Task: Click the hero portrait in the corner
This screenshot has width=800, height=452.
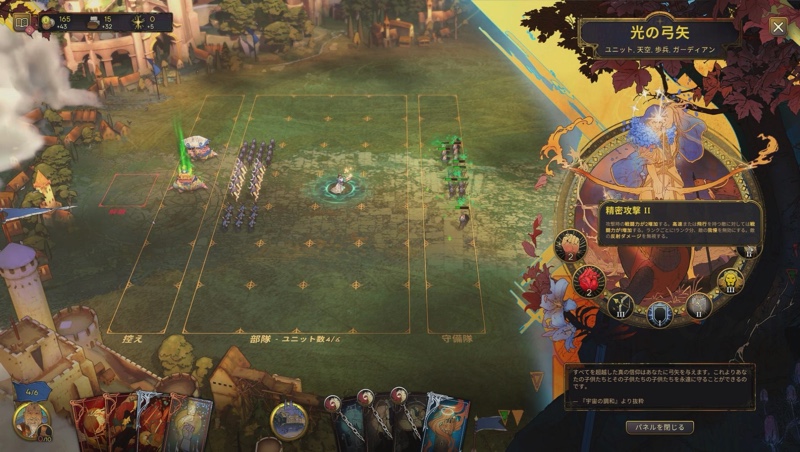Action: click(31, 420)
